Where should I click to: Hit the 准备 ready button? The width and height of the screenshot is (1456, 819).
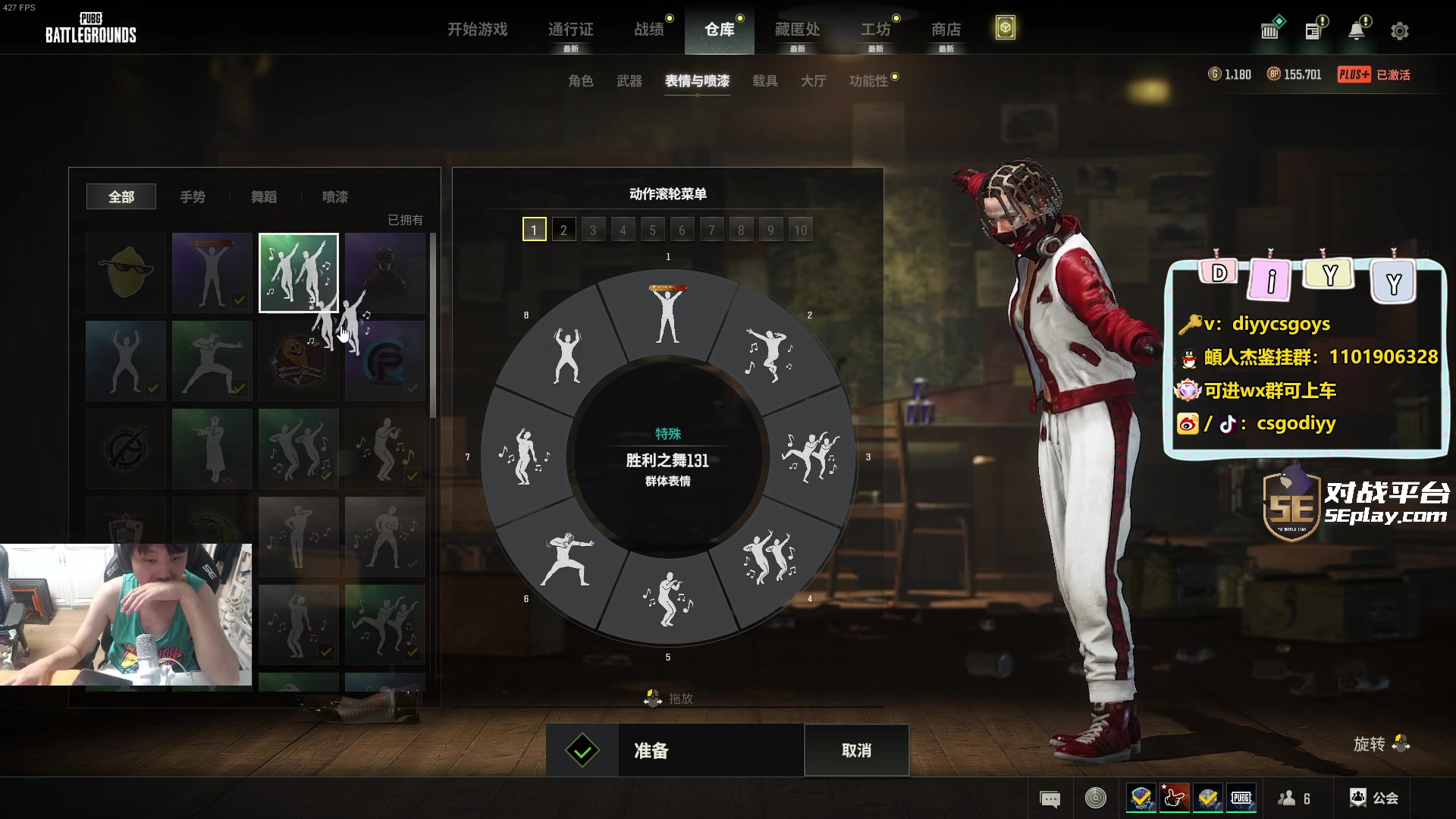tap(675, 751)
